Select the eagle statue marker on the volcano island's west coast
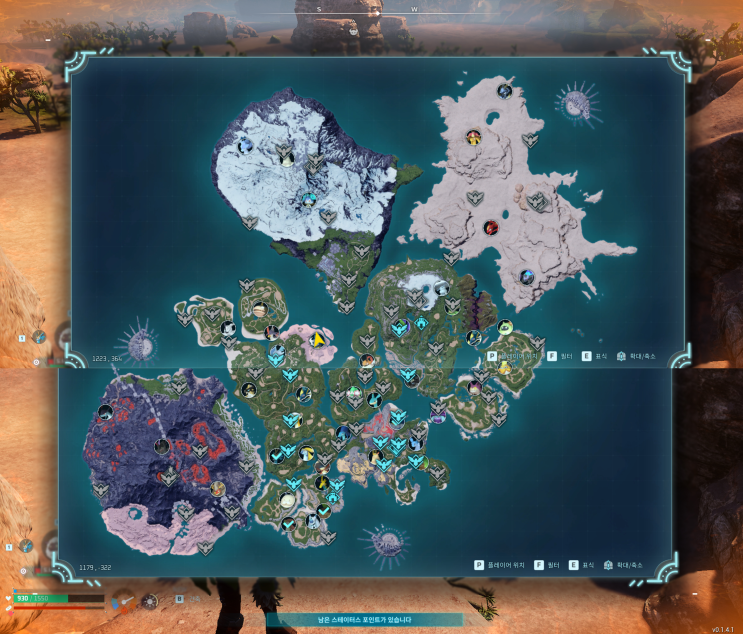 (101, 490)
